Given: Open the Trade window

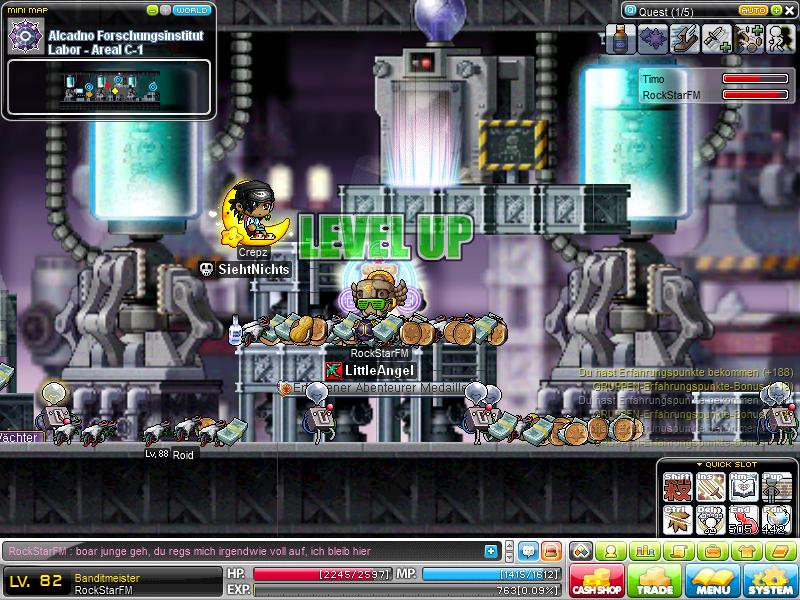Looking at the screenshot, I should point(654,580).
